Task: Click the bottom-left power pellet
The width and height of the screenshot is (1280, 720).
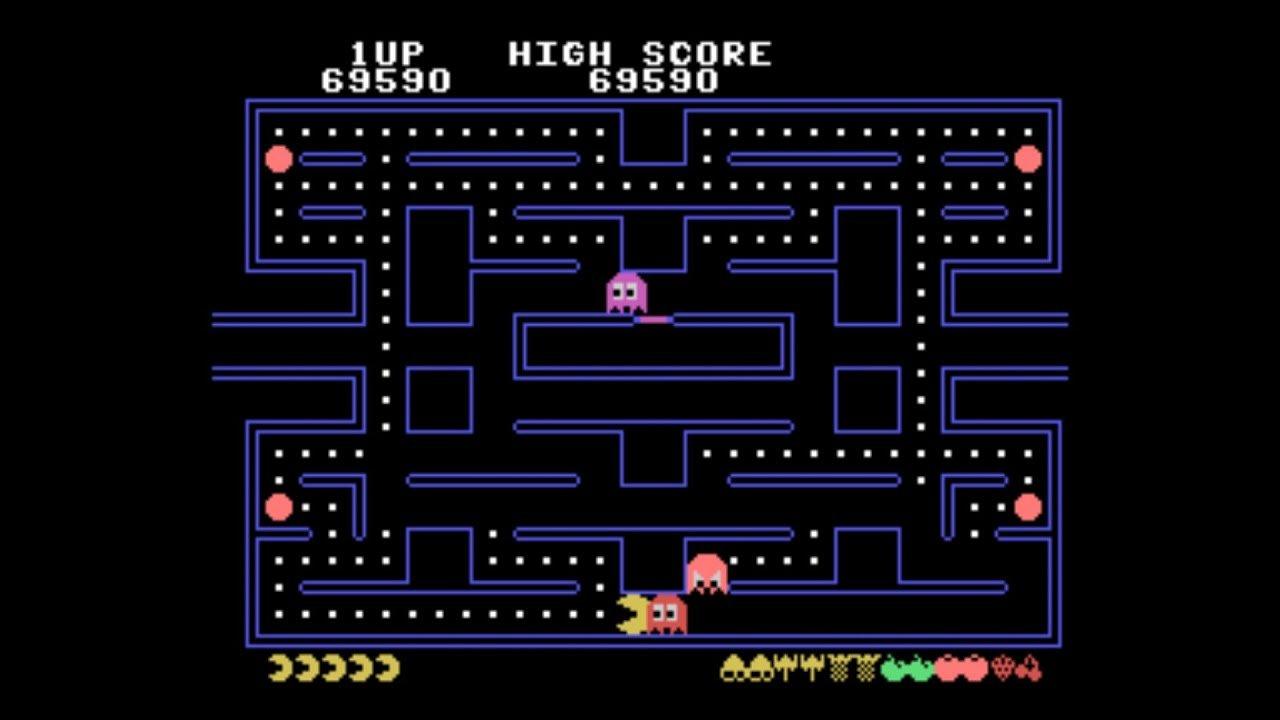Action: [277, 507]
